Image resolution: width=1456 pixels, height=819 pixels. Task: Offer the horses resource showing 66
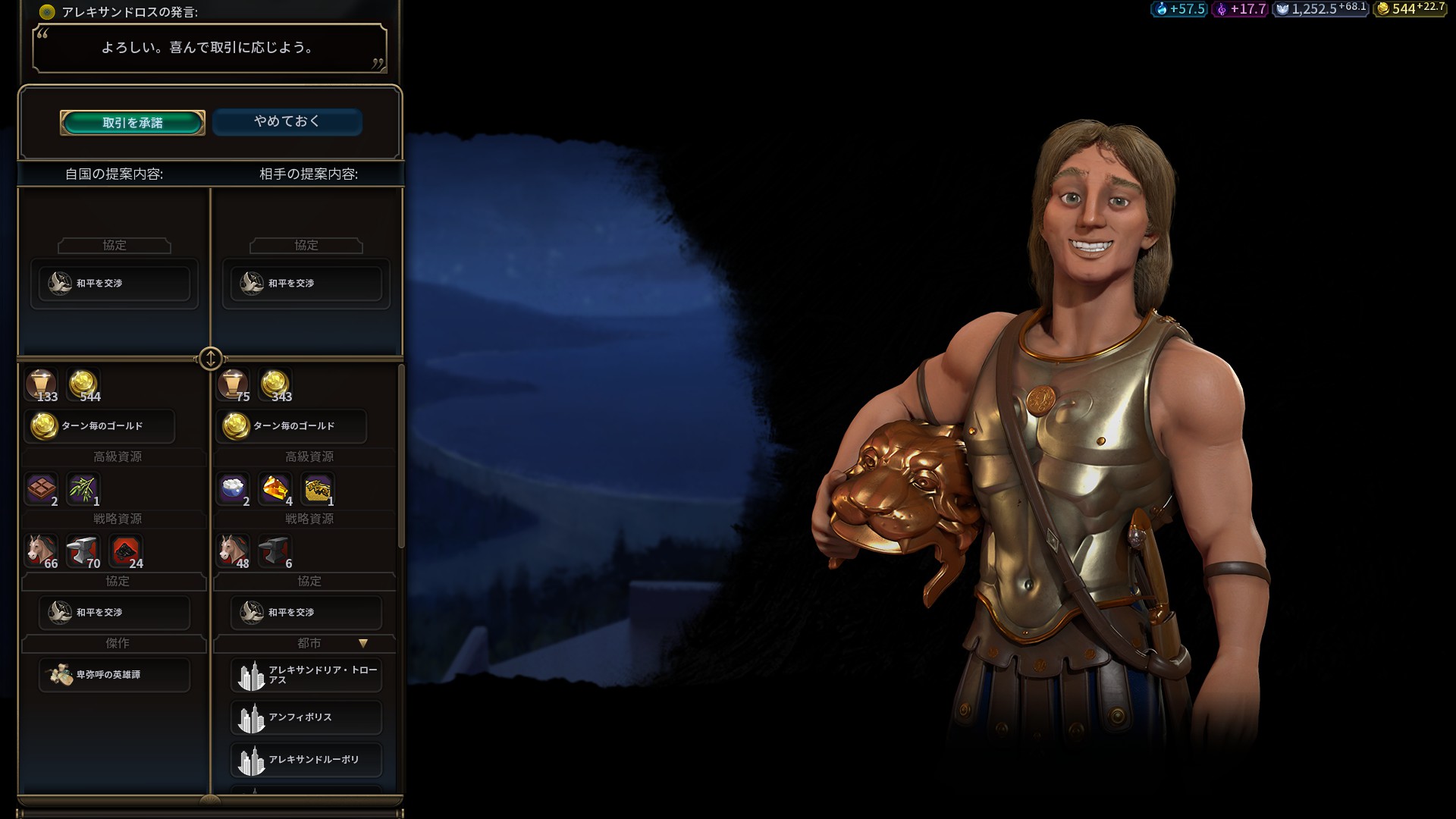(42, 551)
